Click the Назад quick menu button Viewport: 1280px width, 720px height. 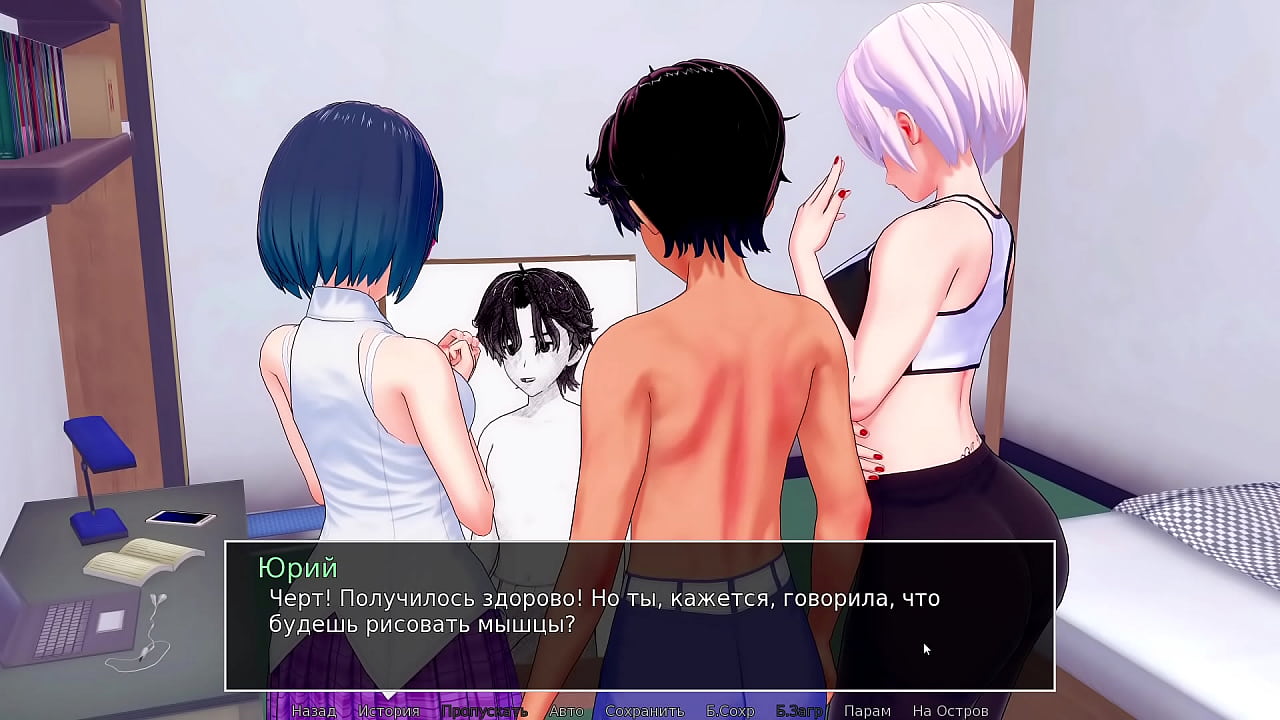[313, 711]
